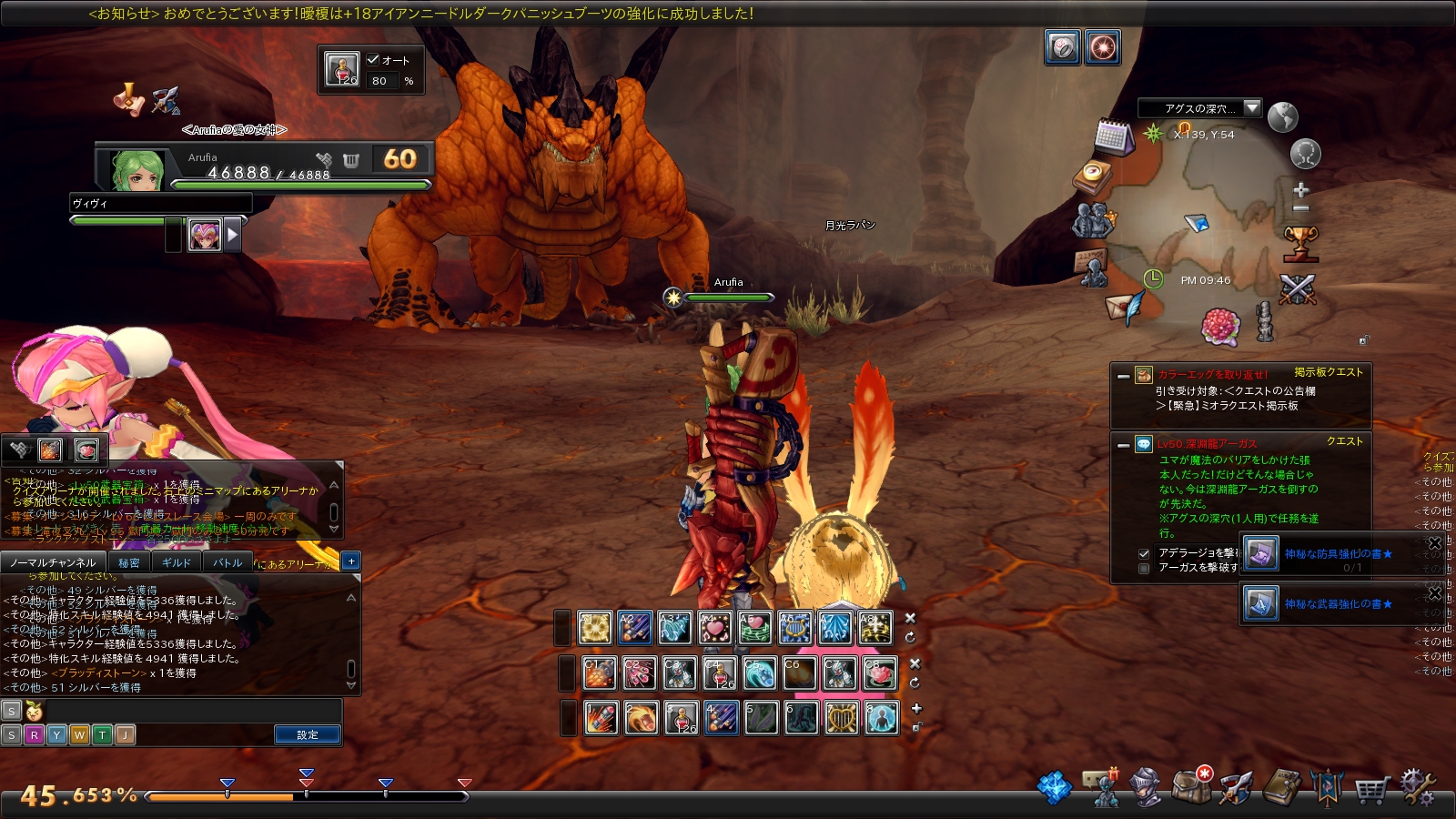
Task: Open the mail envelope with feather
Action: 1125,308
